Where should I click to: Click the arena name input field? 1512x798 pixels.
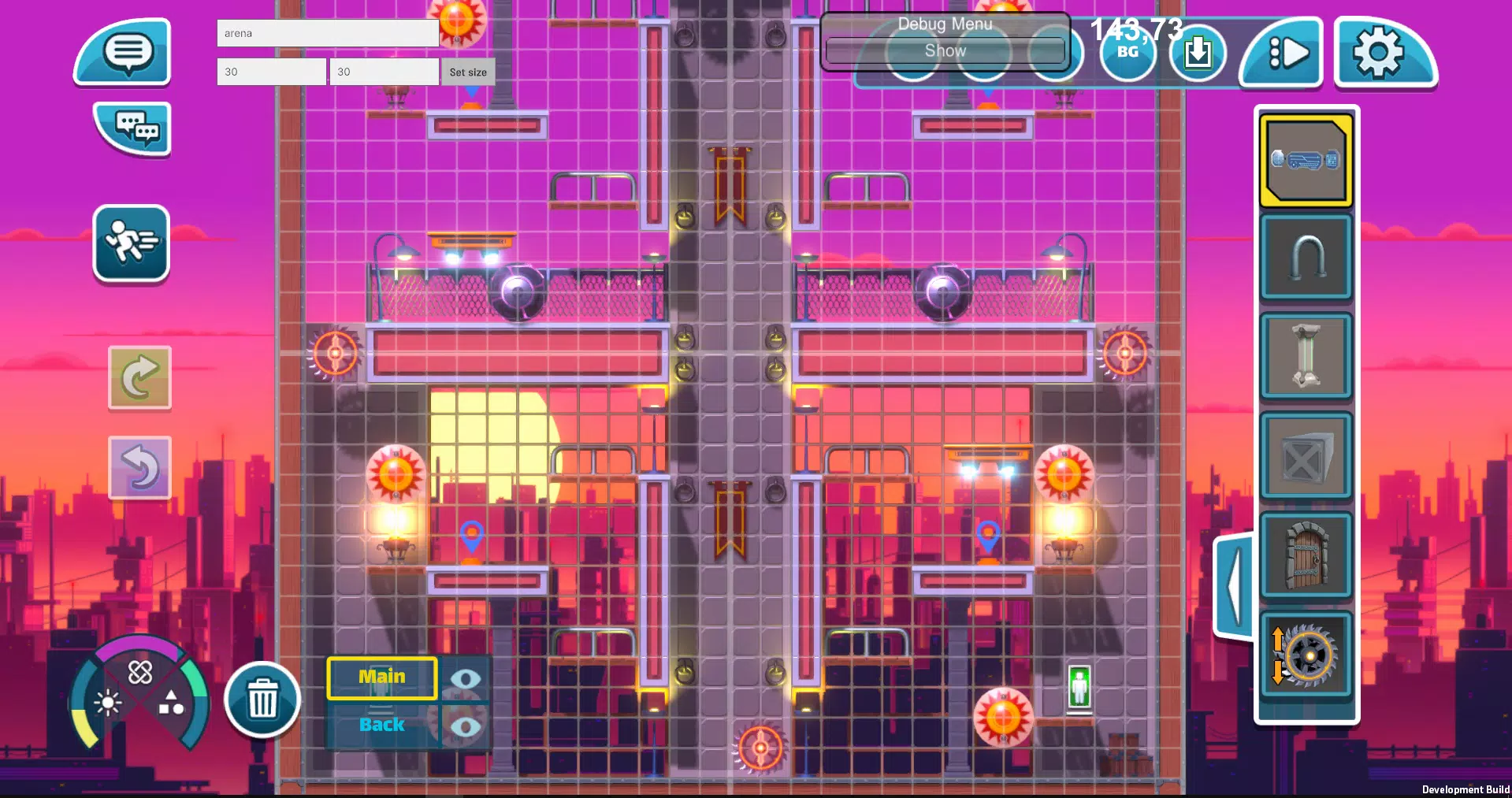[327, 33]
